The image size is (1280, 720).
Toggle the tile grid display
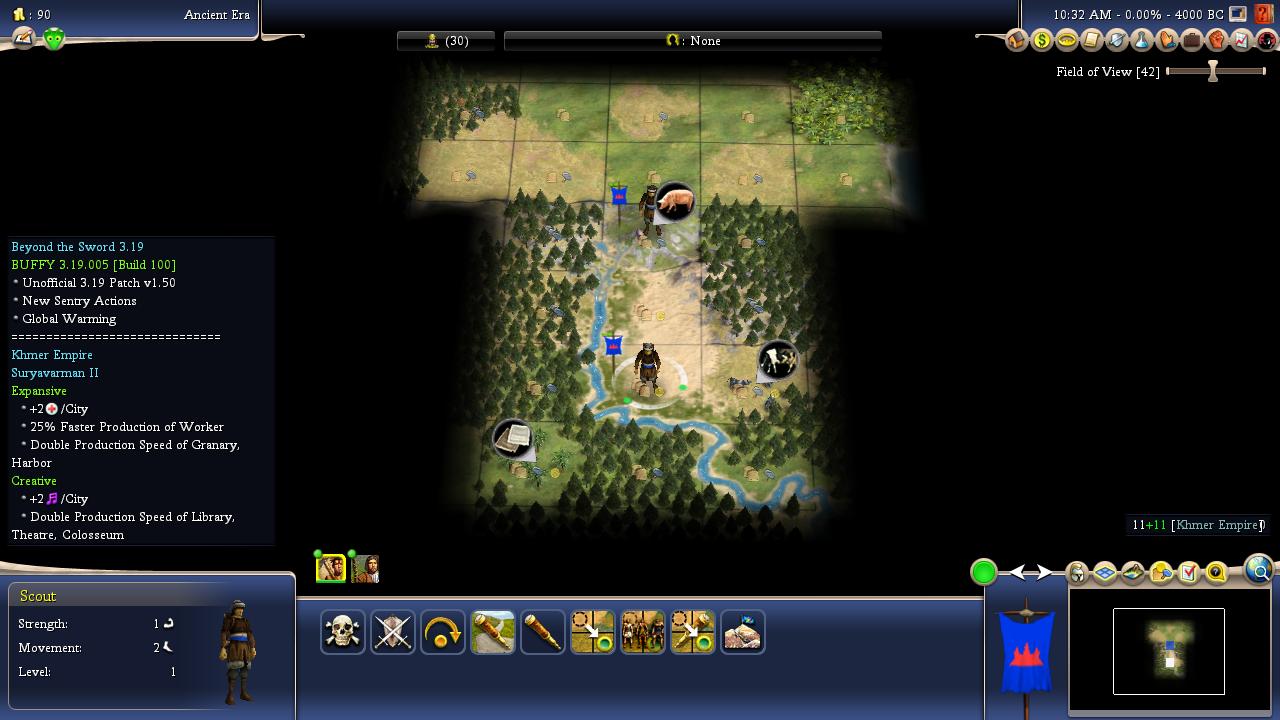[x=1105, y=573]
